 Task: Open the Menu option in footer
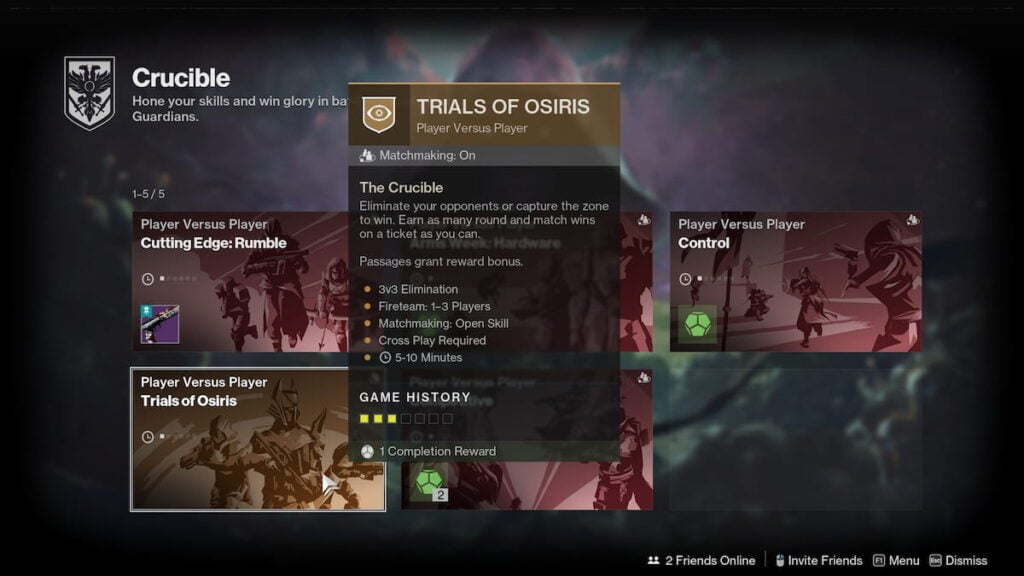(x=896, y=561)
